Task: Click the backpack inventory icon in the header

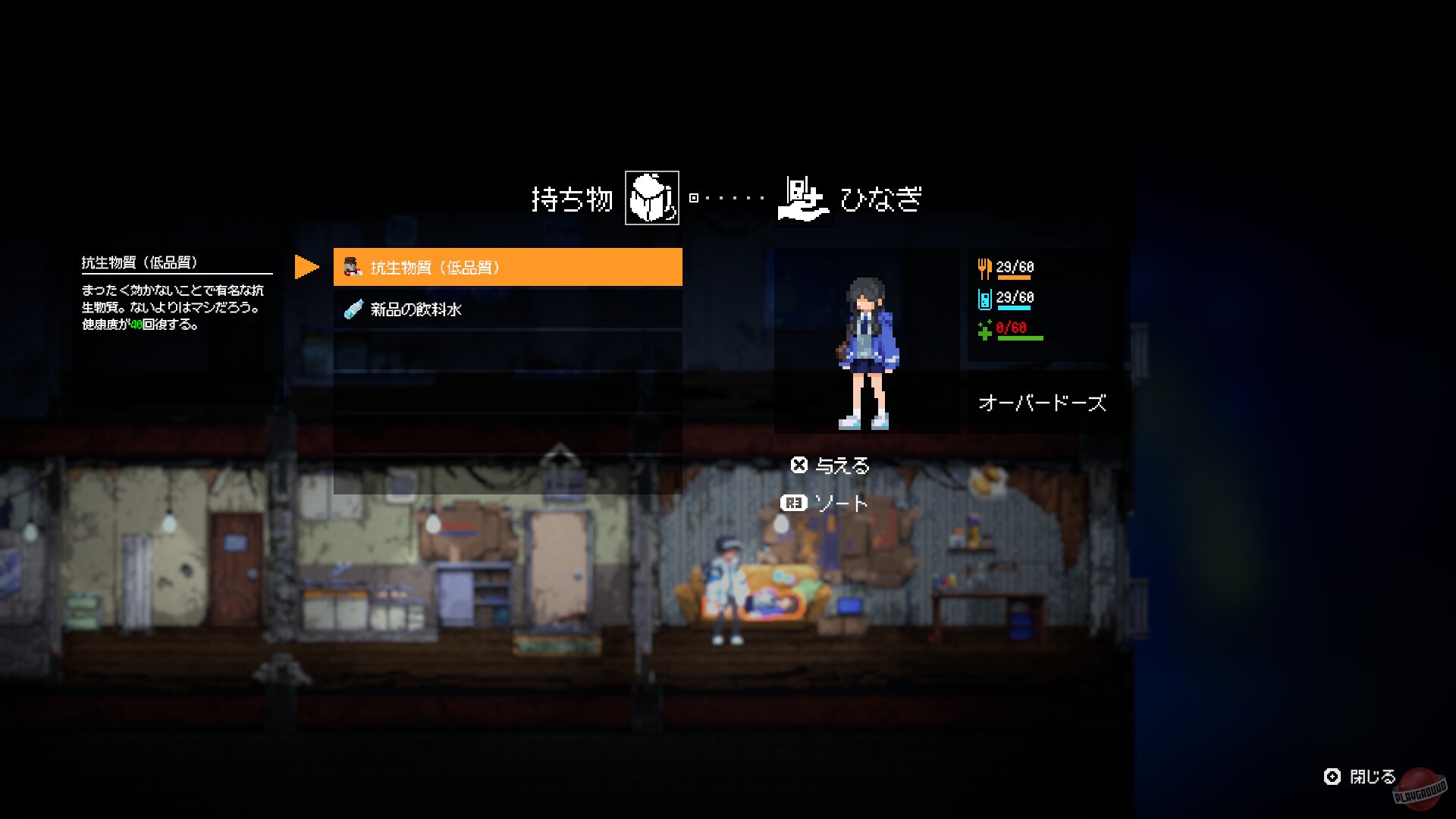Action: pyautogui.click(x=651, y=199)
